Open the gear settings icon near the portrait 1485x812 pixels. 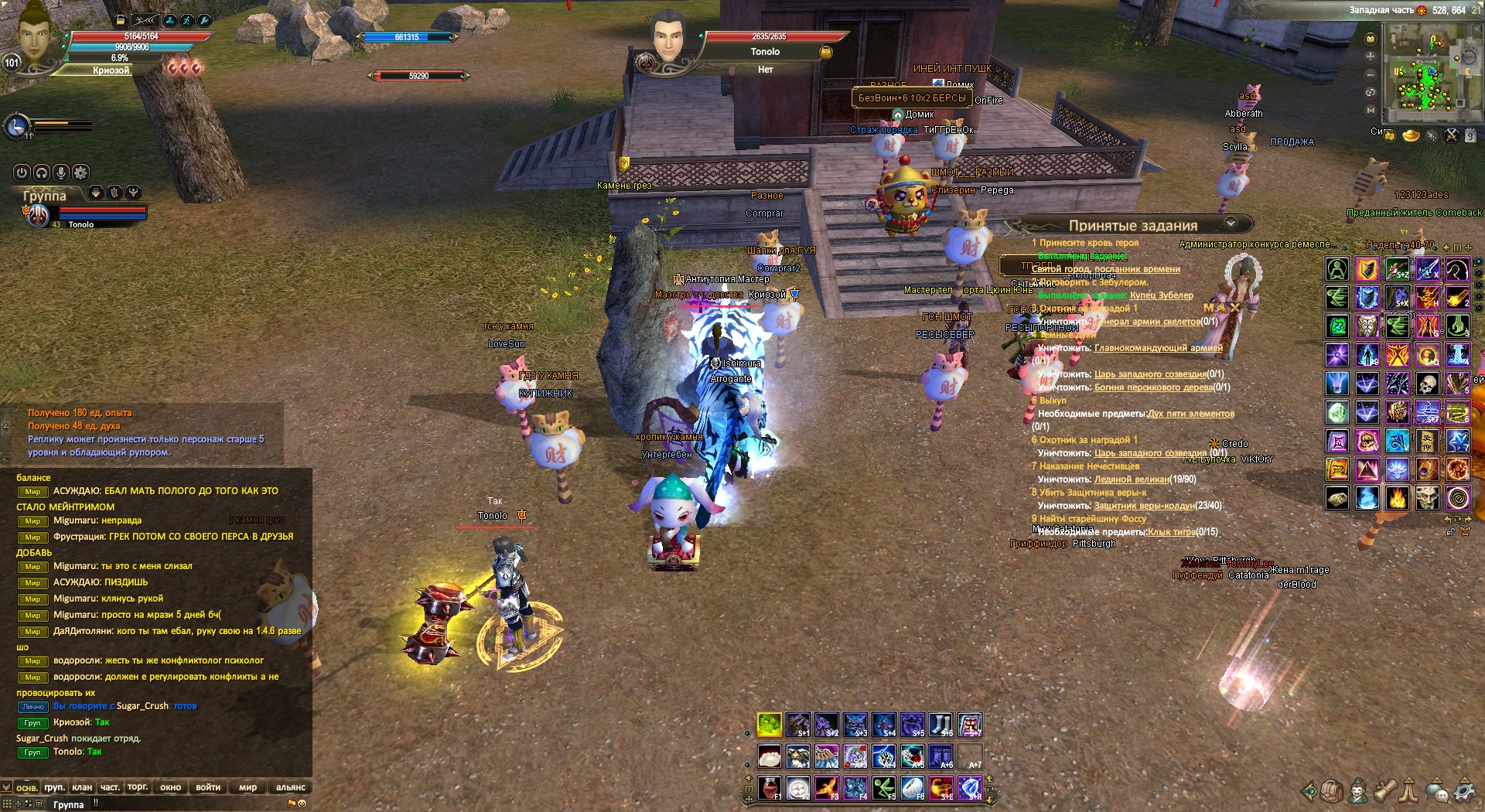click(80, 172)
